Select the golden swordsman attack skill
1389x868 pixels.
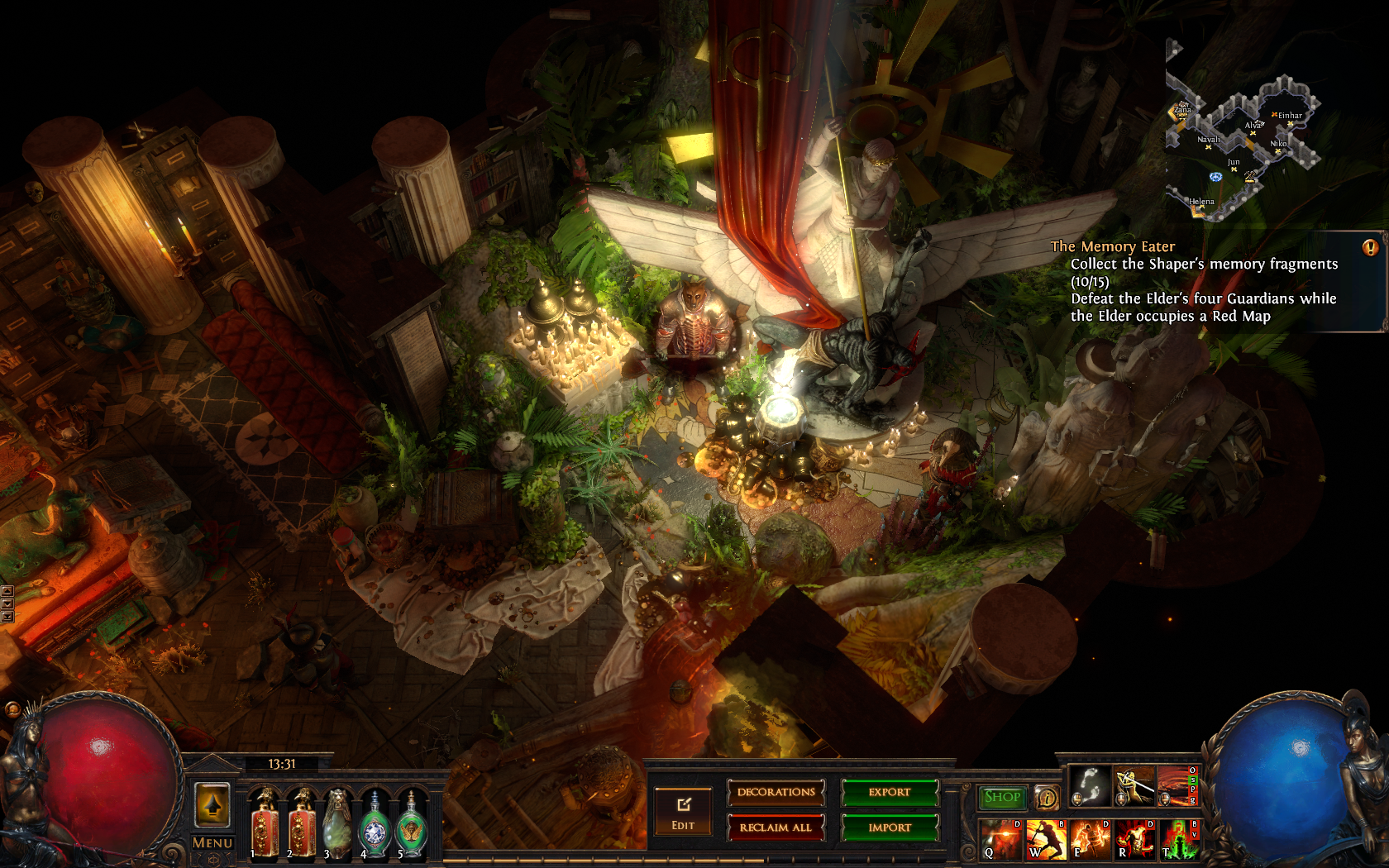coord(1134,785)
